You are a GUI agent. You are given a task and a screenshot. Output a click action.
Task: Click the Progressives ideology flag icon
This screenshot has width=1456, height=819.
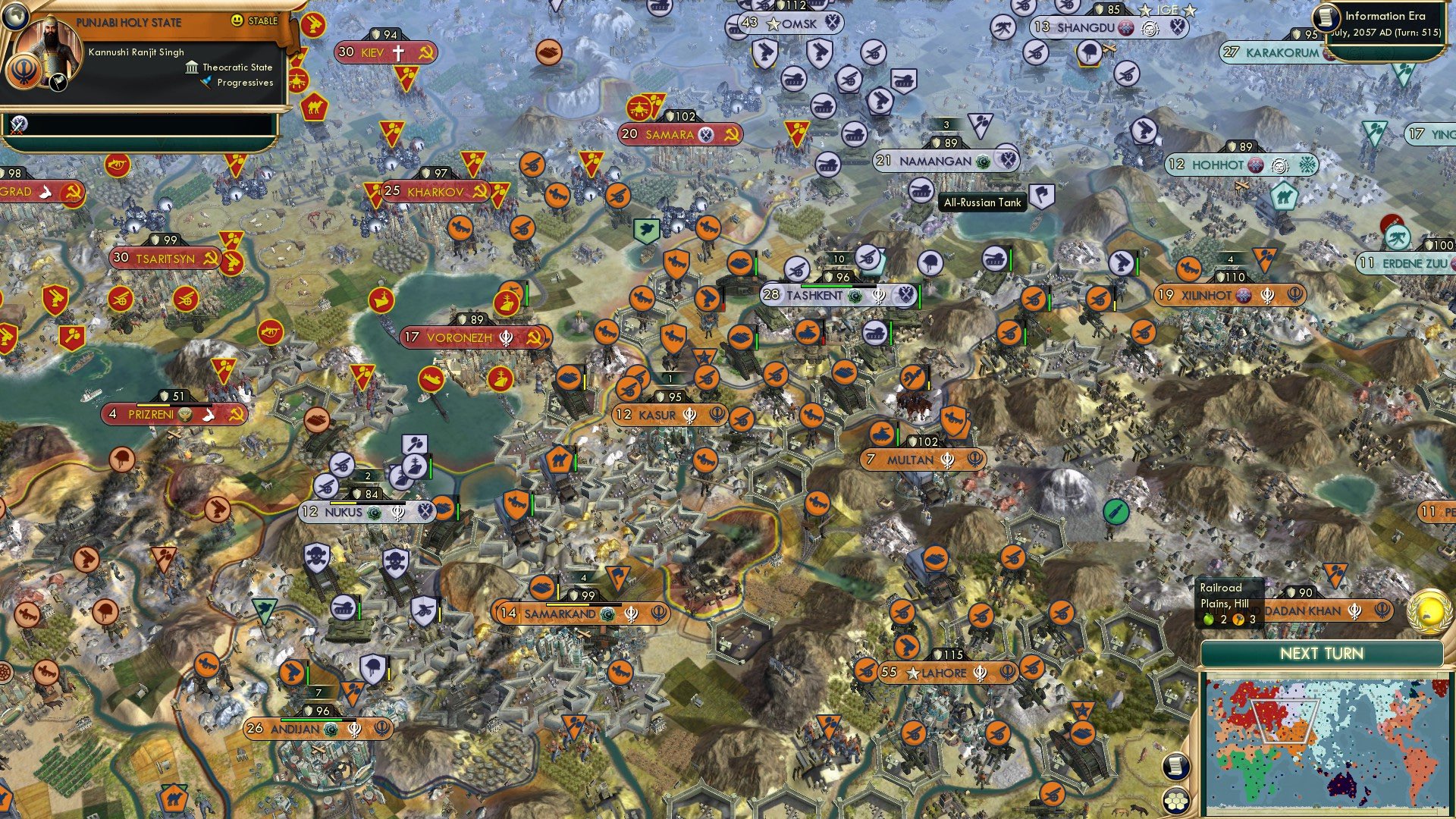[206, 83]
